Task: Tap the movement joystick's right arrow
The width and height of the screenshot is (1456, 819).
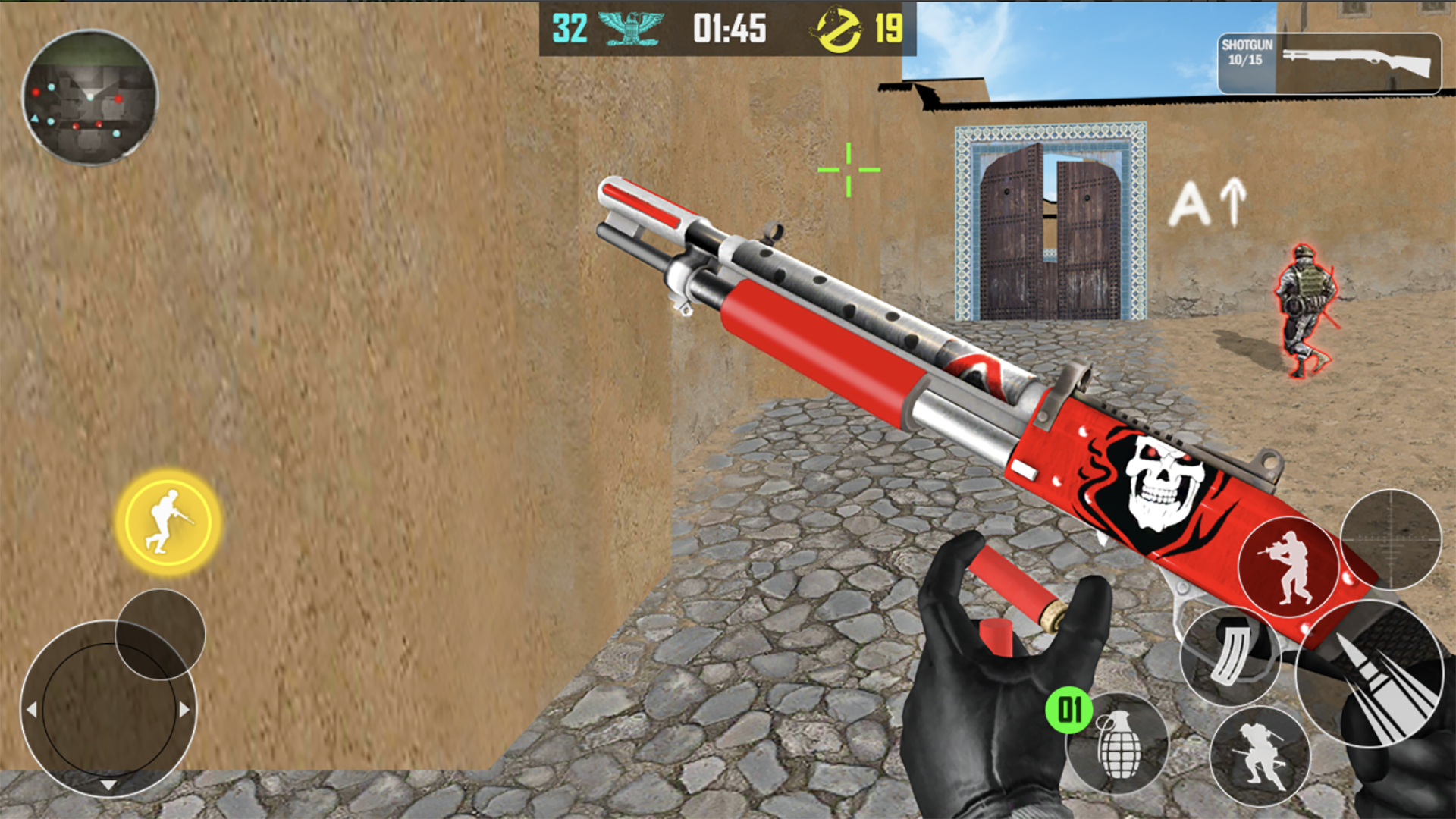Action: (x=184, y=710)
